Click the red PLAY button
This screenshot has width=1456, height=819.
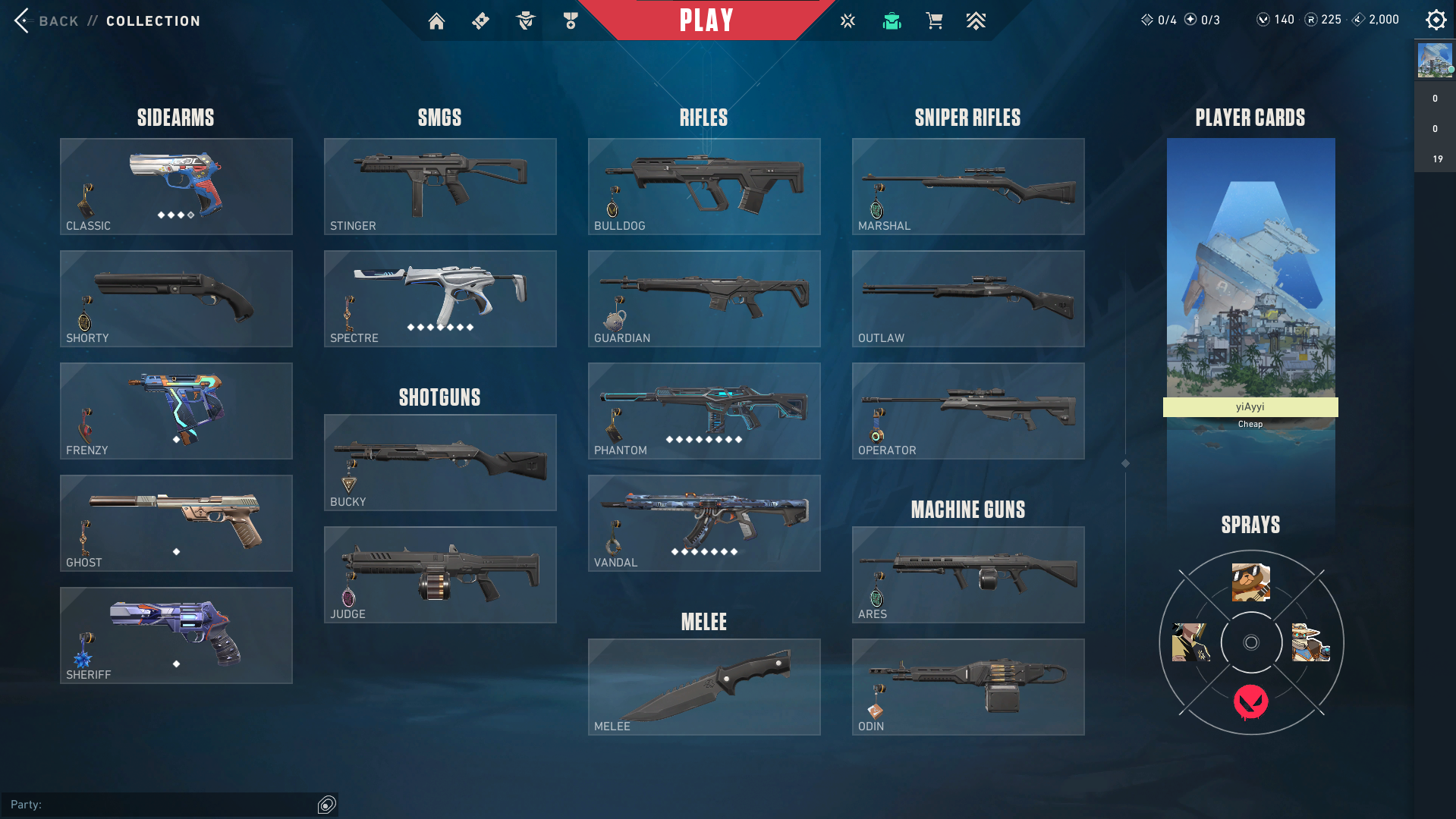706,20
